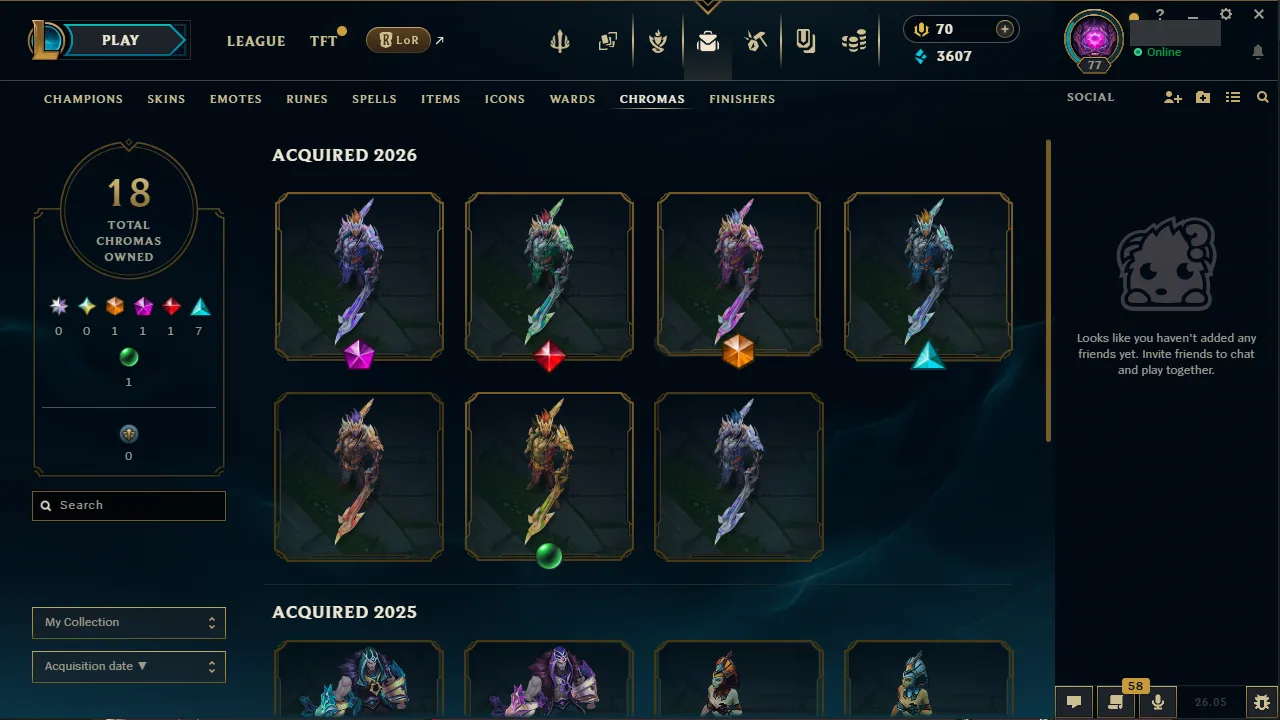Viewport: 1280px width, 720px height.
Task: Open the Store coins icon
Action: click(854, 41)
